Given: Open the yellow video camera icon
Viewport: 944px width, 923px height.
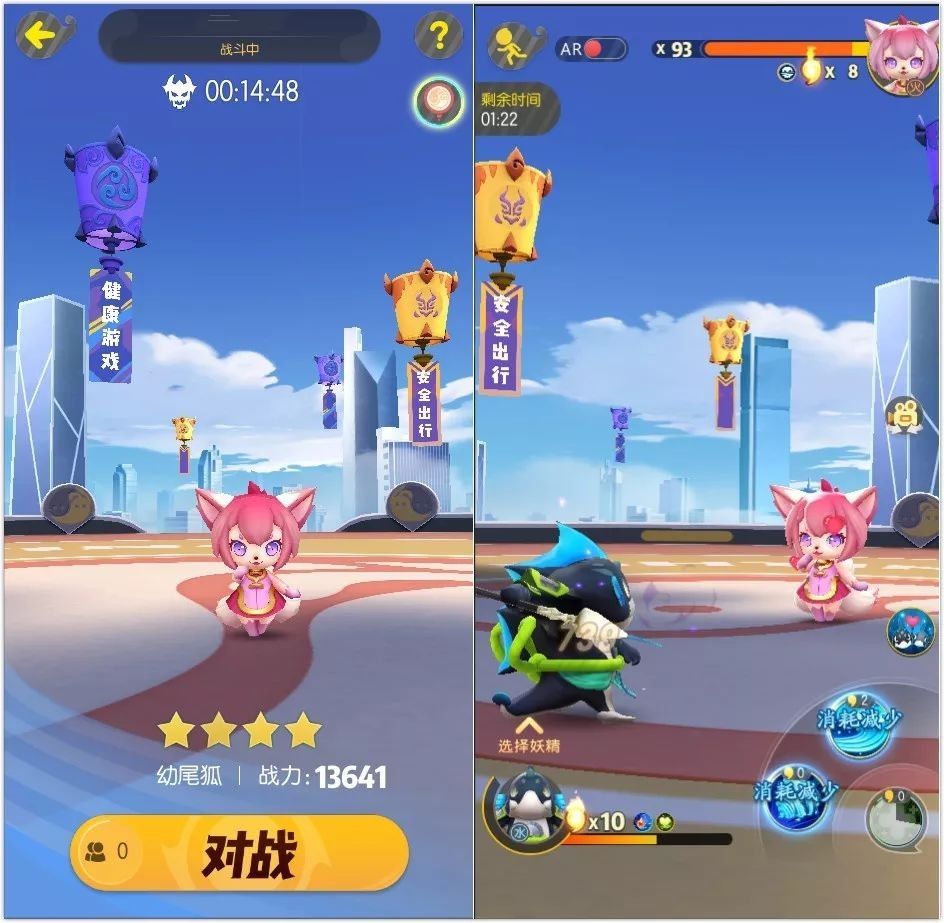Looking at the screenshot, I should [x=904, y=416].
